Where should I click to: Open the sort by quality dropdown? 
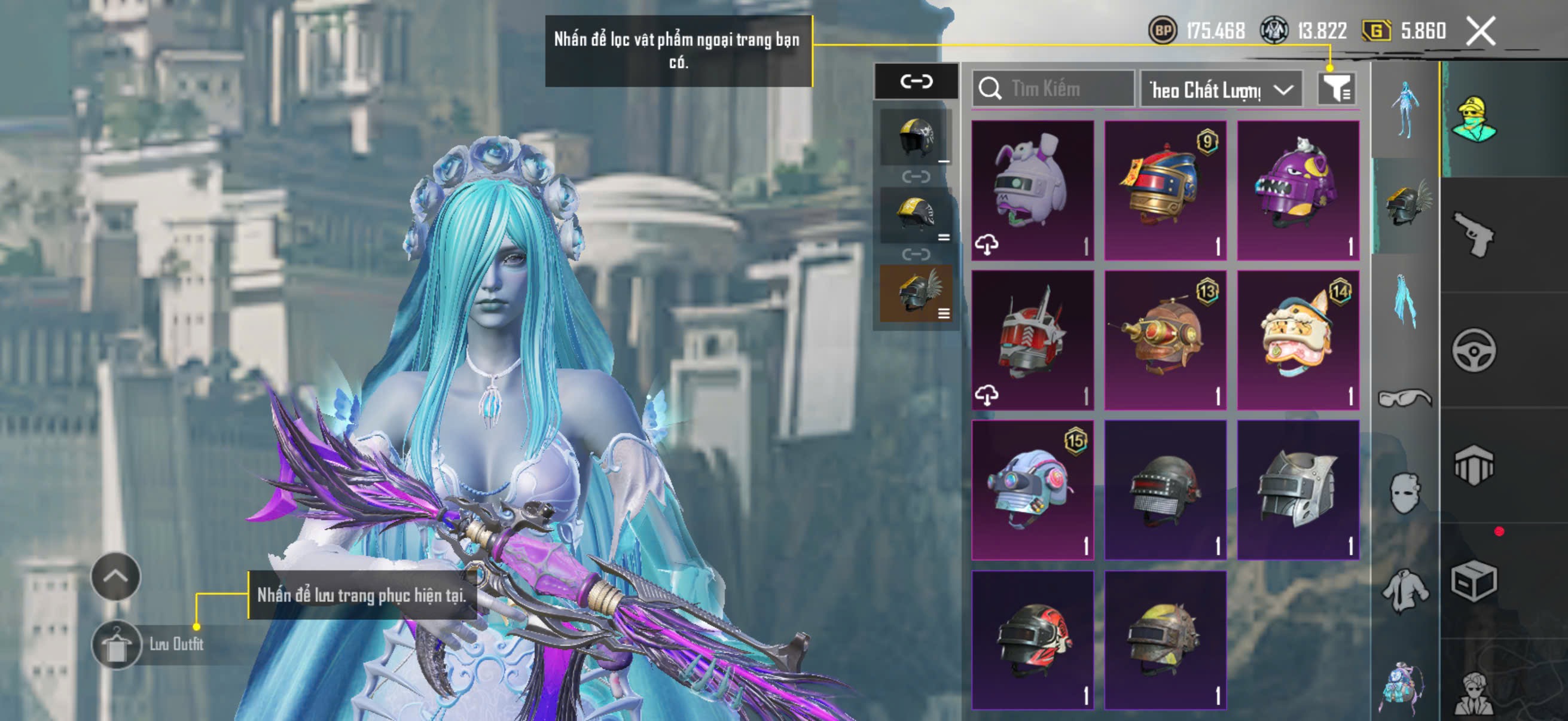click(1221, 90)
